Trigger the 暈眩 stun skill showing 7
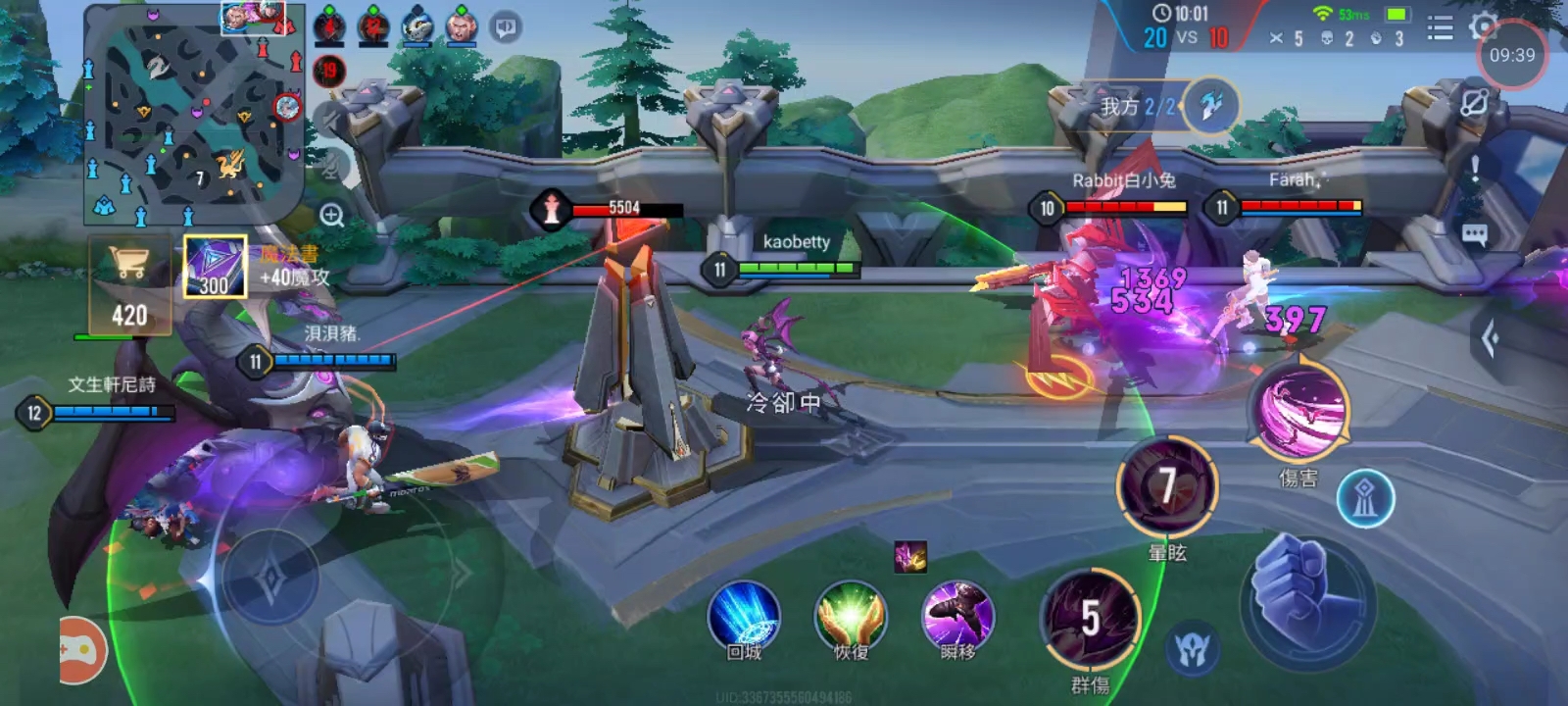 (1166, 485)
